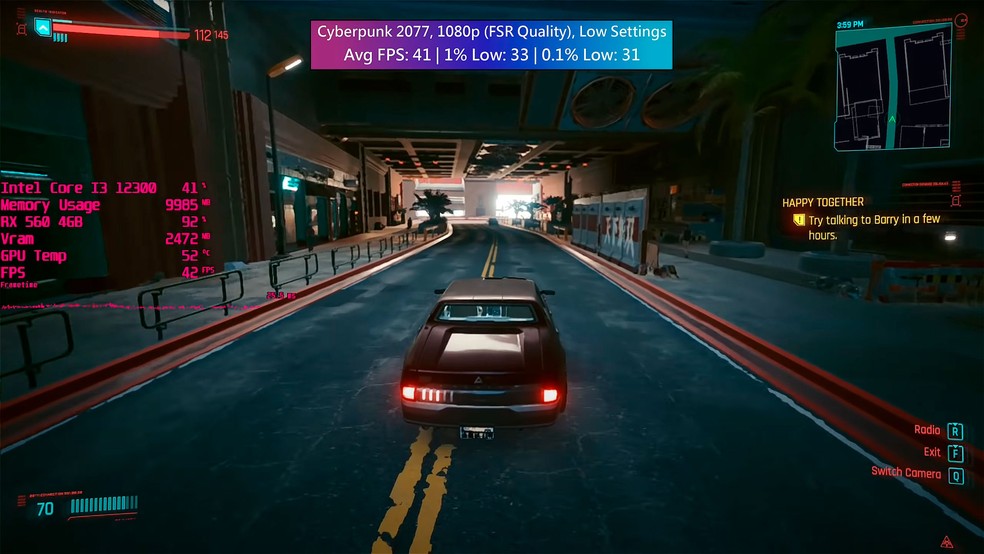The height and width of the screenshot is (554, 984).
Task: Click the player portrait icon by health bar
Action: (42, 27)
